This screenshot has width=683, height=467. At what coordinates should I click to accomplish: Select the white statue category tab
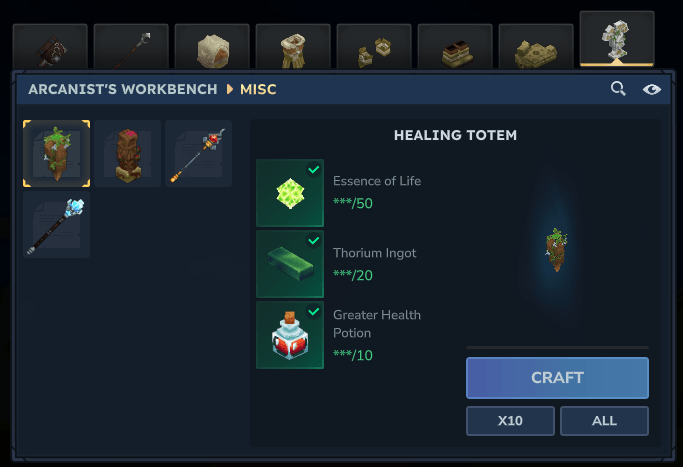pos(617,40)
